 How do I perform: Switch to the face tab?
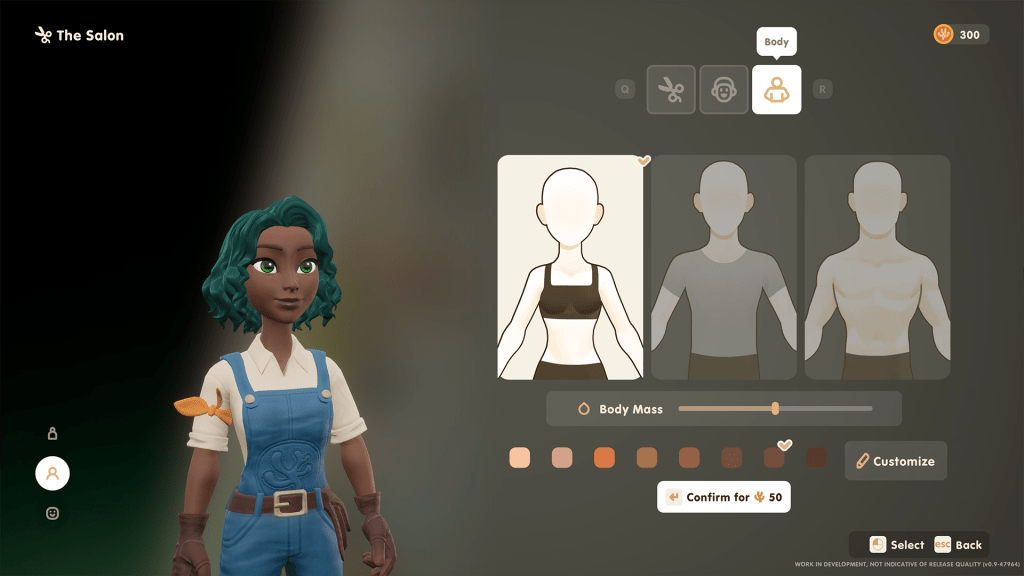pyautogui.click(x=724, y=90)
